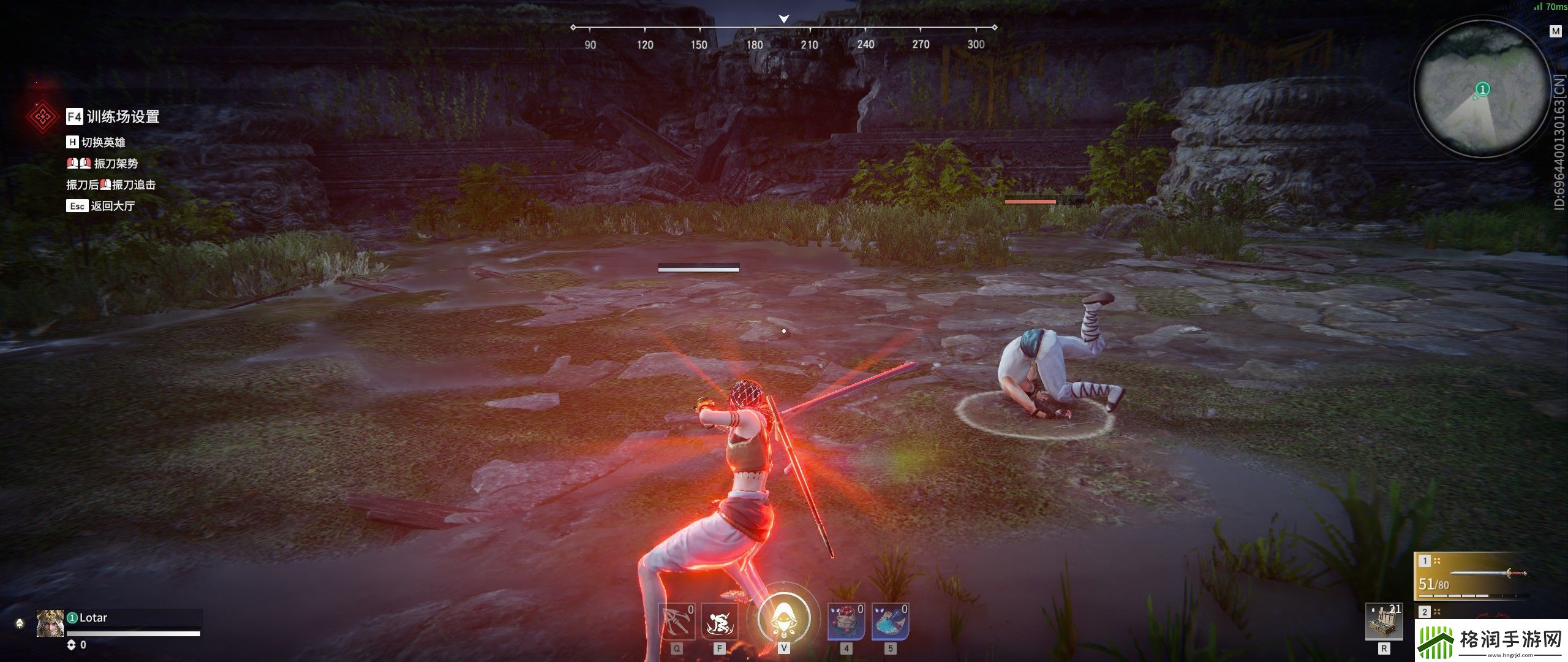Trigger the hooded face ultimate ability
The height and width of the screenshot is (662, 1568).
(783, 618)
